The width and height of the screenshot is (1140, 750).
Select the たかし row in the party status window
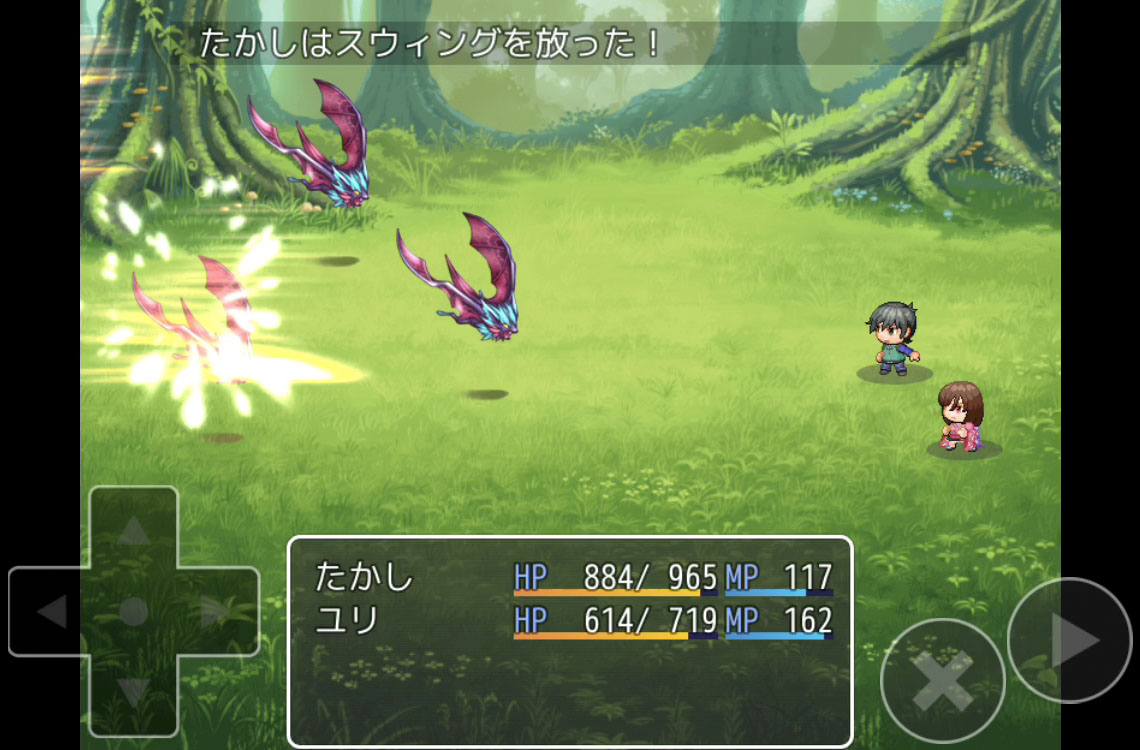572,577
